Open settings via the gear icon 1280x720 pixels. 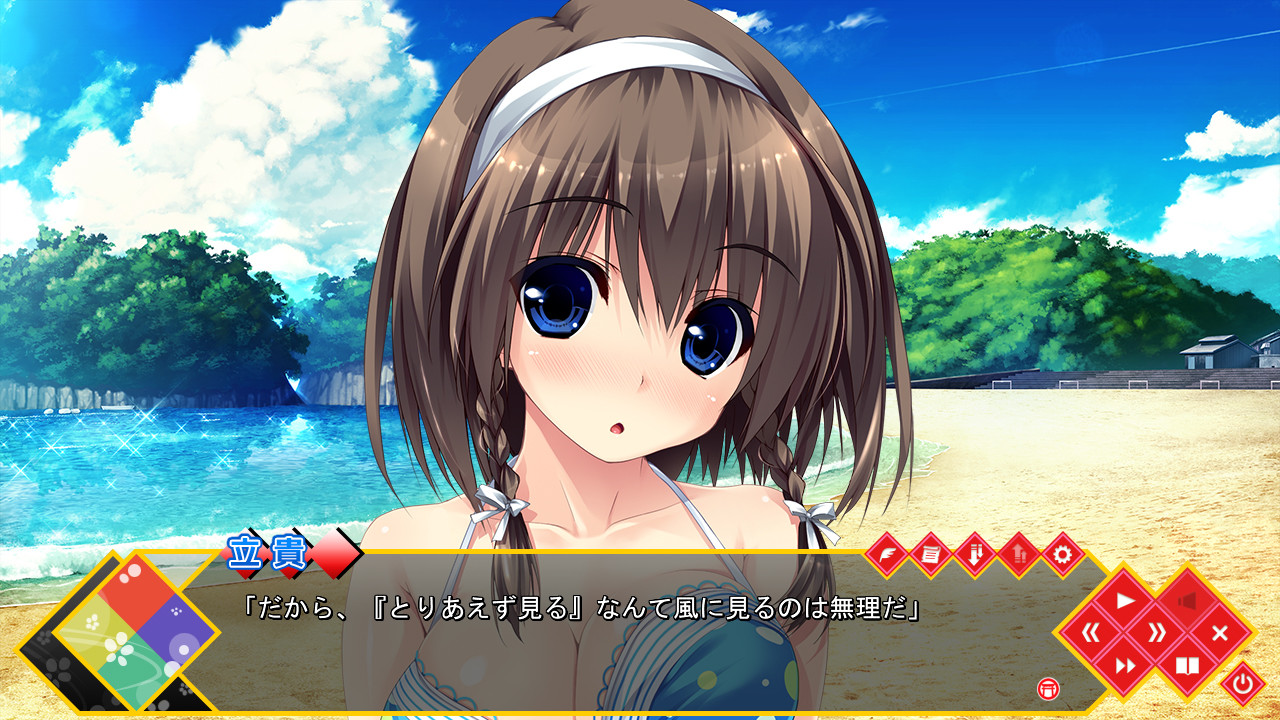[1062, 553]
